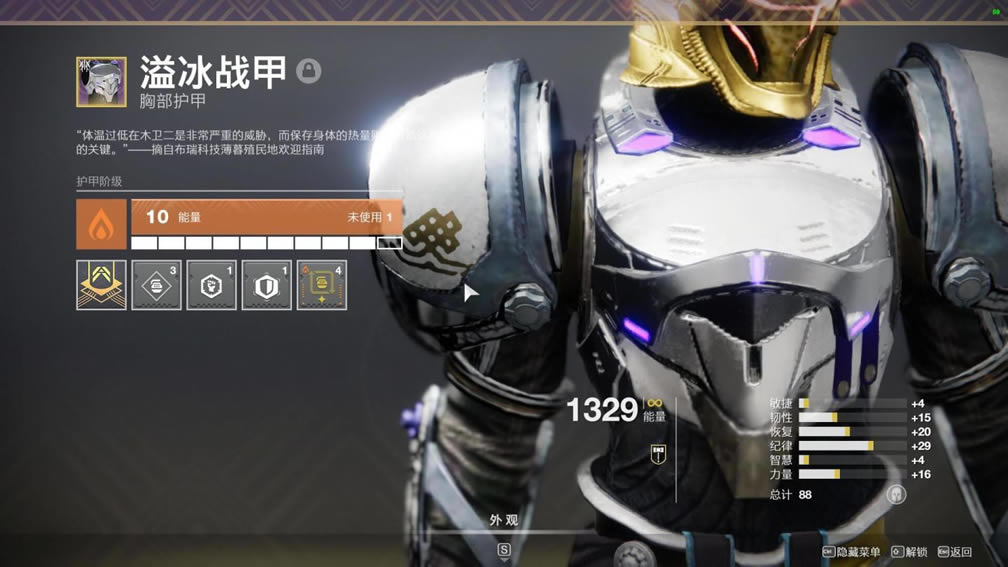
Task: Click the 溢冰战甲 armor icon thumbnail
Action: point(101,82)
